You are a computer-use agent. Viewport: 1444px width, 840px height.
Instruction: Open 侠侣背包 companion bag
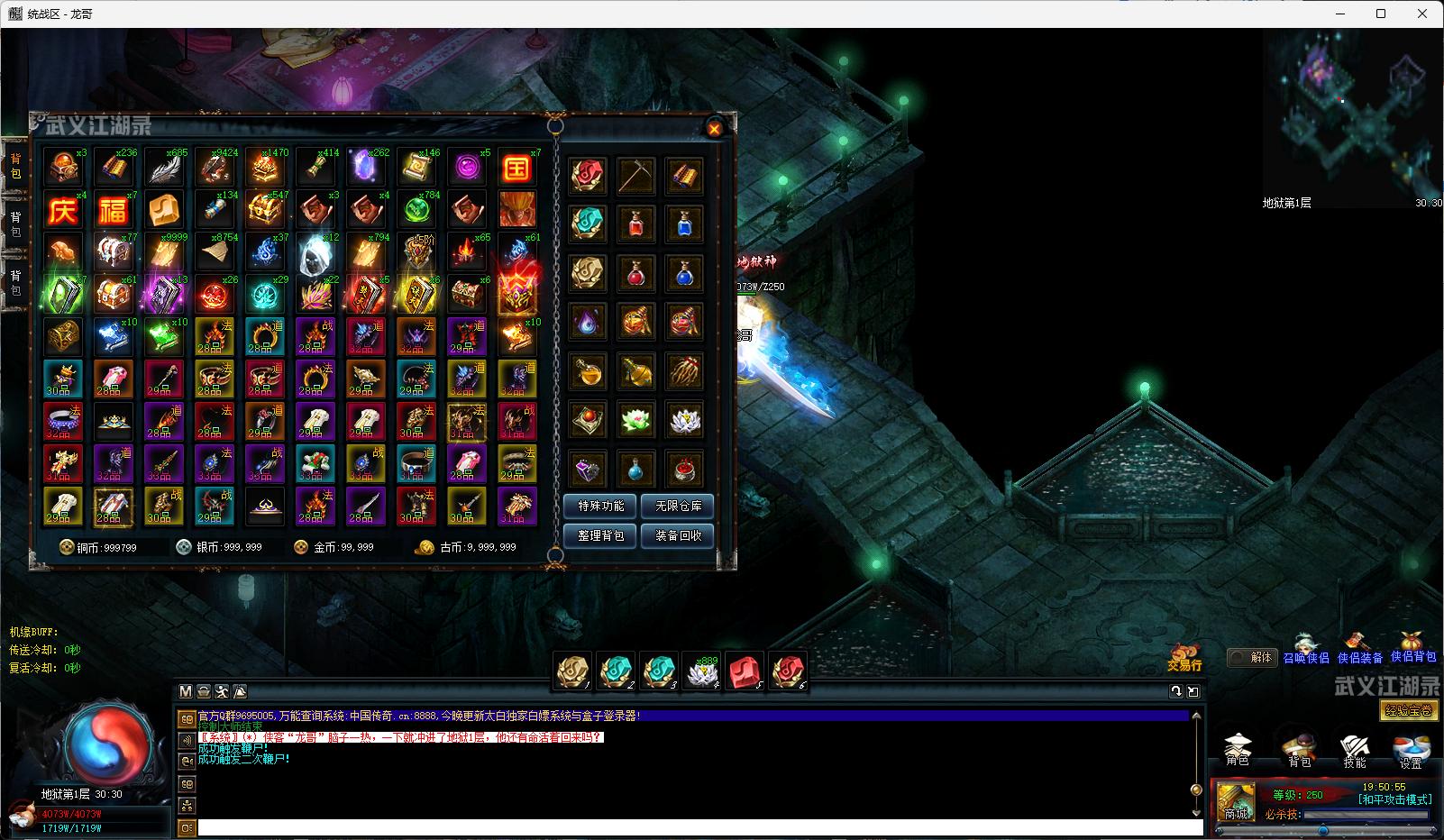click(x=1412, y=649)
